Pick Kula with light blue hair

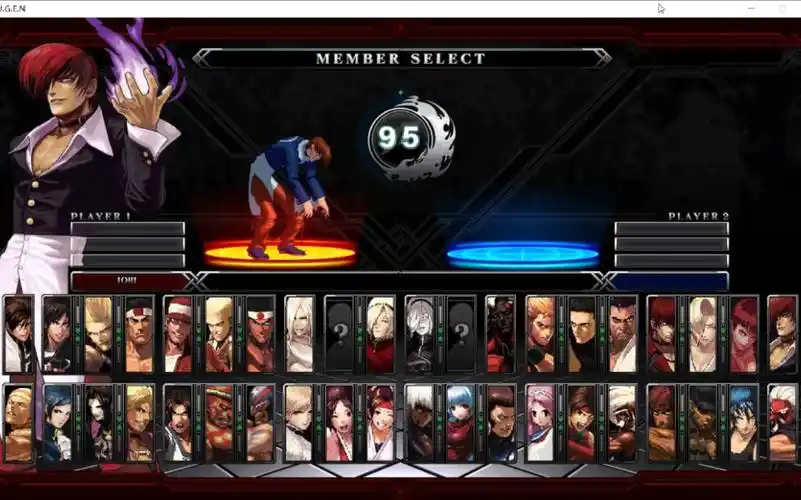(x=461, y=423)
